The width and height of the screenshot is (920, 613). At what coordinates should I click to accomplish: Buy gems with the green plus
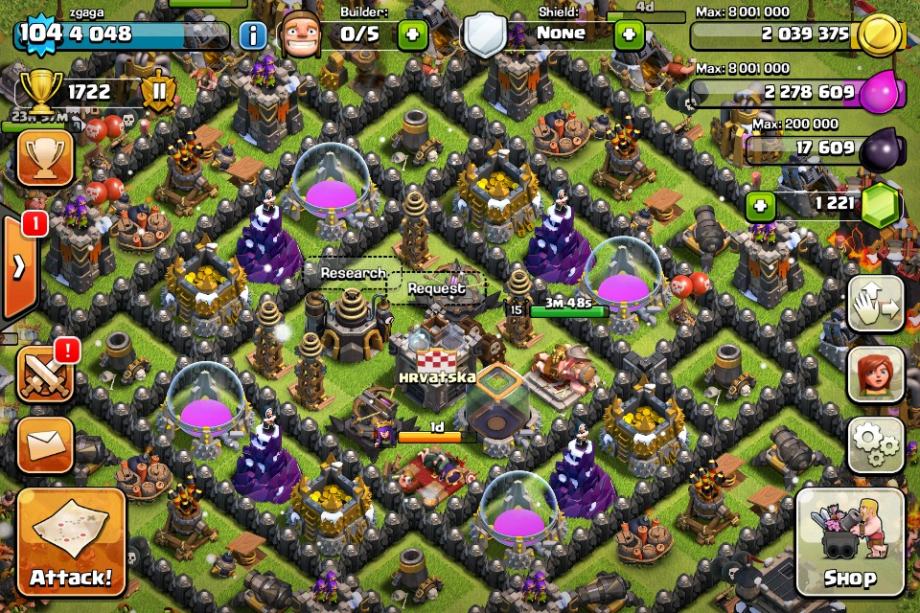(x=761, y=207)
